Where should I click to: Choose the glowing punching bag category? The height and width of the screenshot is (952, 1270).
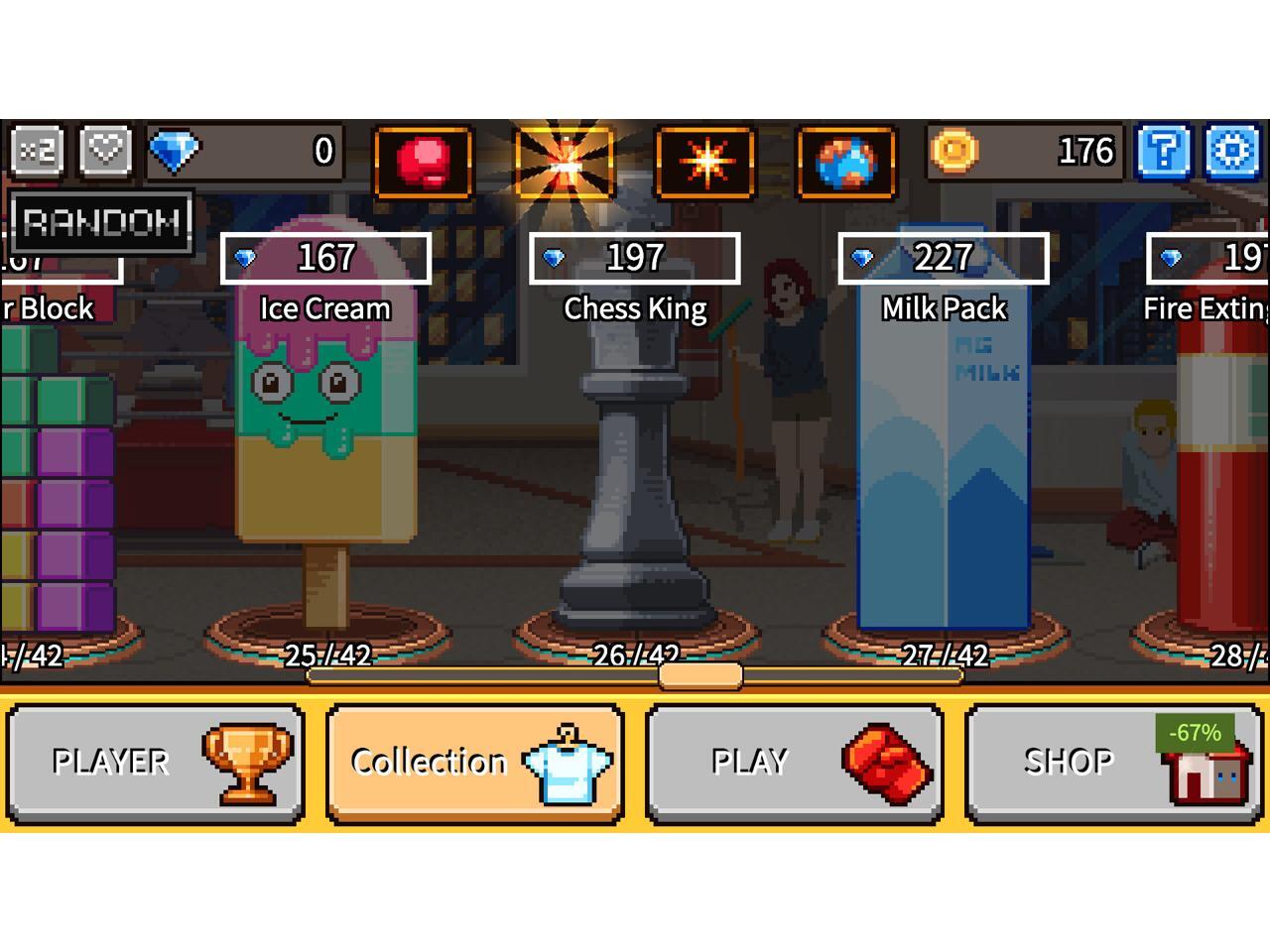[x=565, y=162]
